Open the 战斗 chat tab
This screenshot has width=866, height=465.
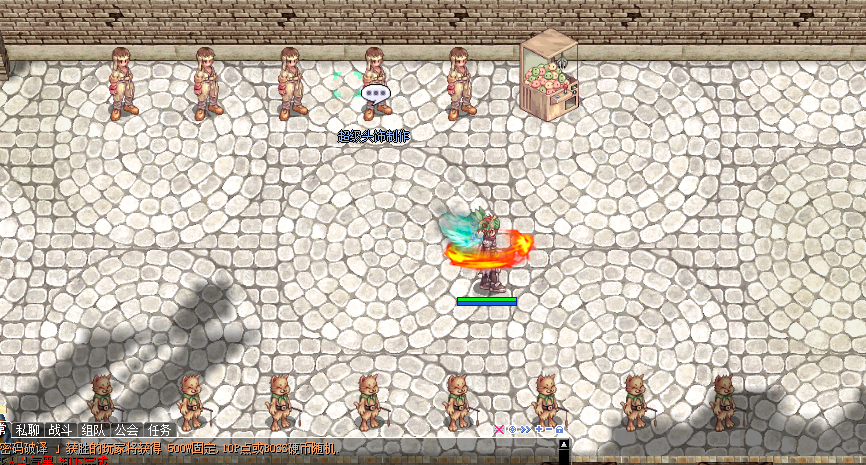(x=60, y=430)
